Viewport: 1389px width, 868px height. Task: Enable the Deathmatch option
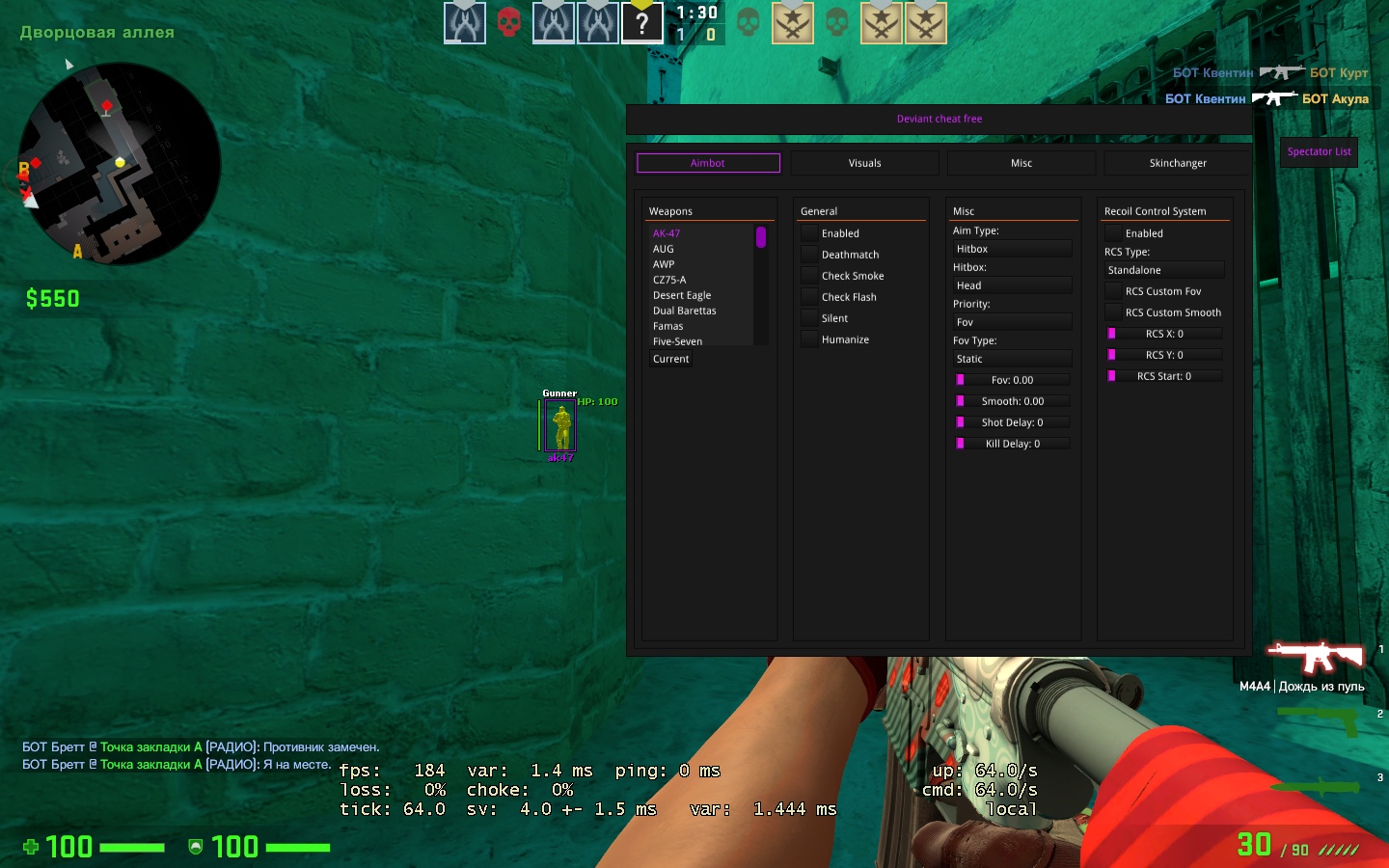(810, 255)
